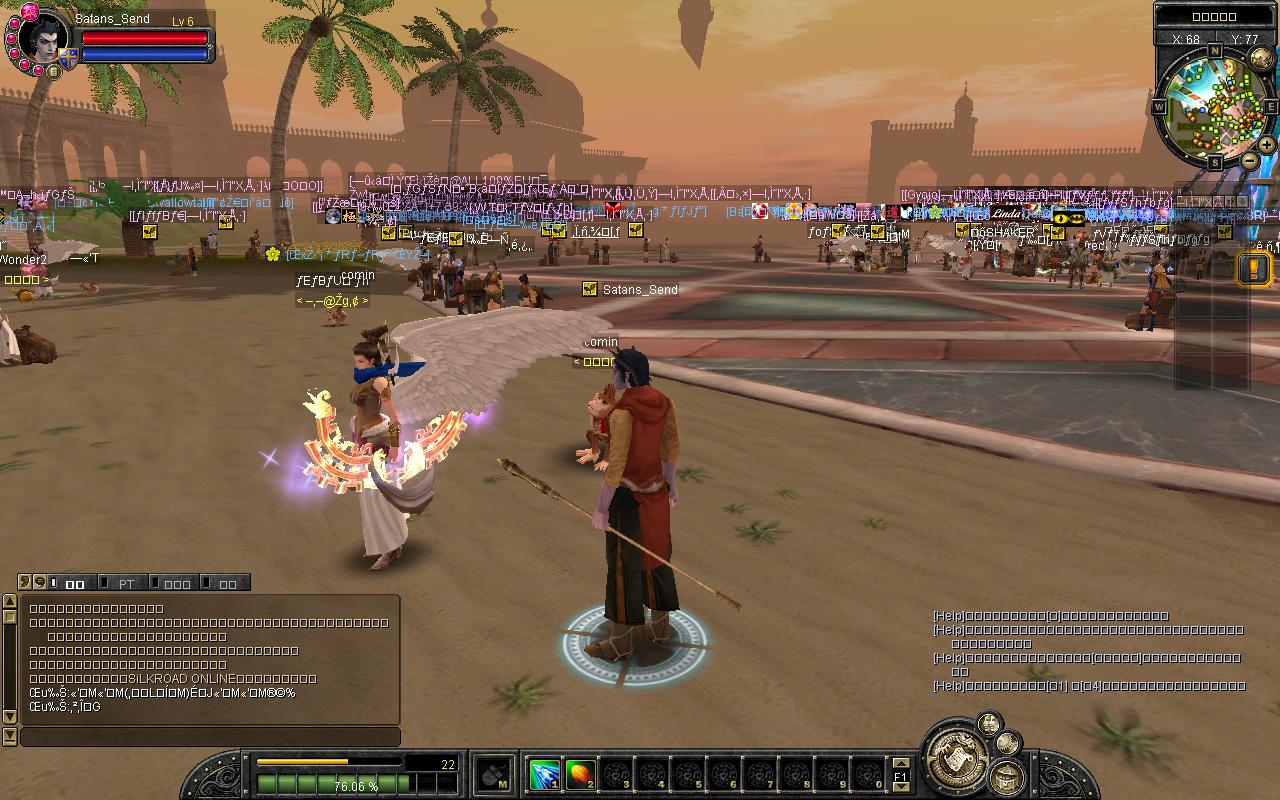
Task: Select the Satans_Send character portrait
Action: point(42,40)
